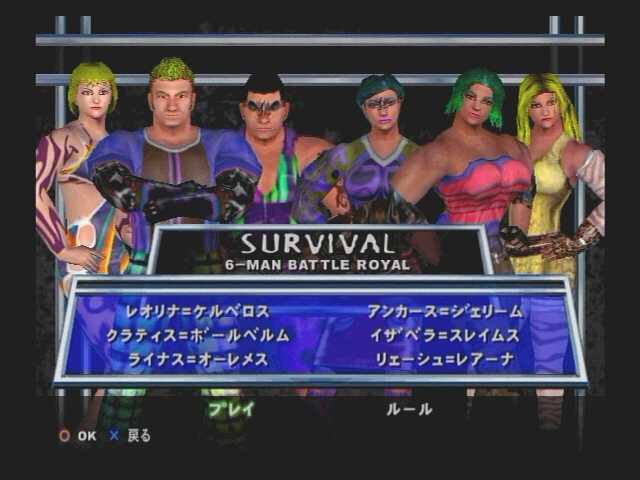This screenshot has width=640, height=480.
Task: Select the イザベラ=スレイムス entry
Action: click(x=446, y=336)
